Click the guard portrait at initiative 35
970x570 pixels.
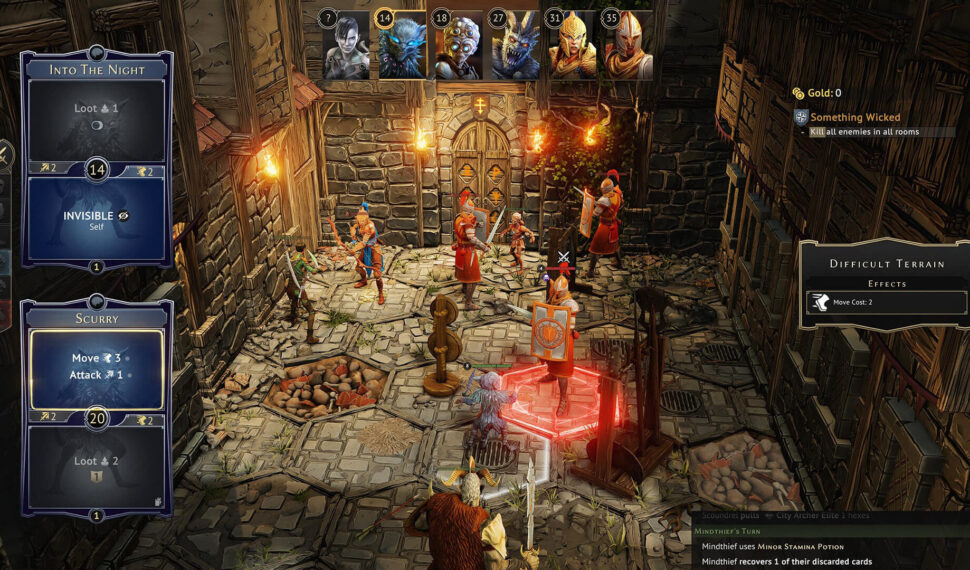point(628,47)
